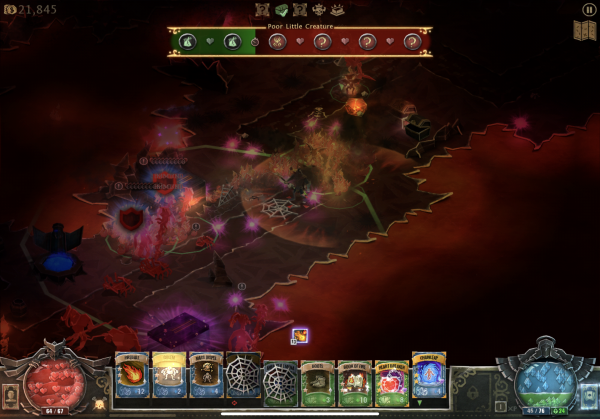Play the Chain Lightning card
The height and width of the screenshot is (419, 600).
428,376
